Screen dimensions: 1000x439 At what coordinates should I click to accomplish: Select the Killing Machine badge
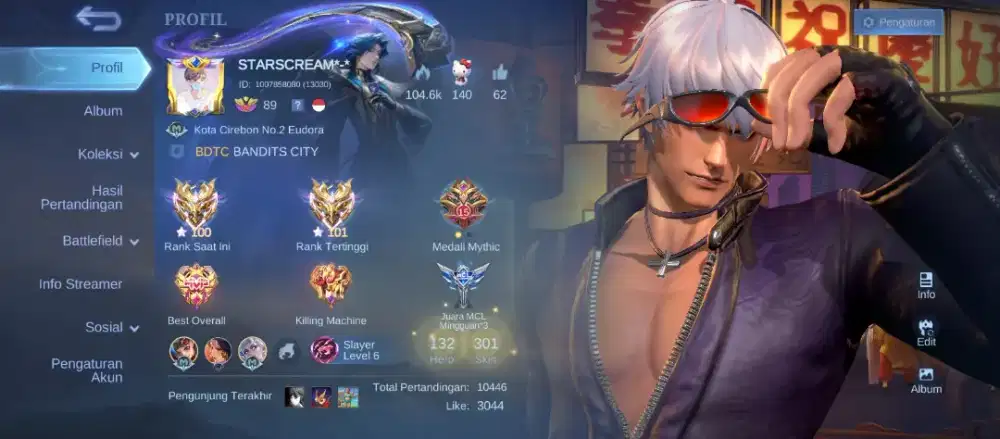(330, 287)
